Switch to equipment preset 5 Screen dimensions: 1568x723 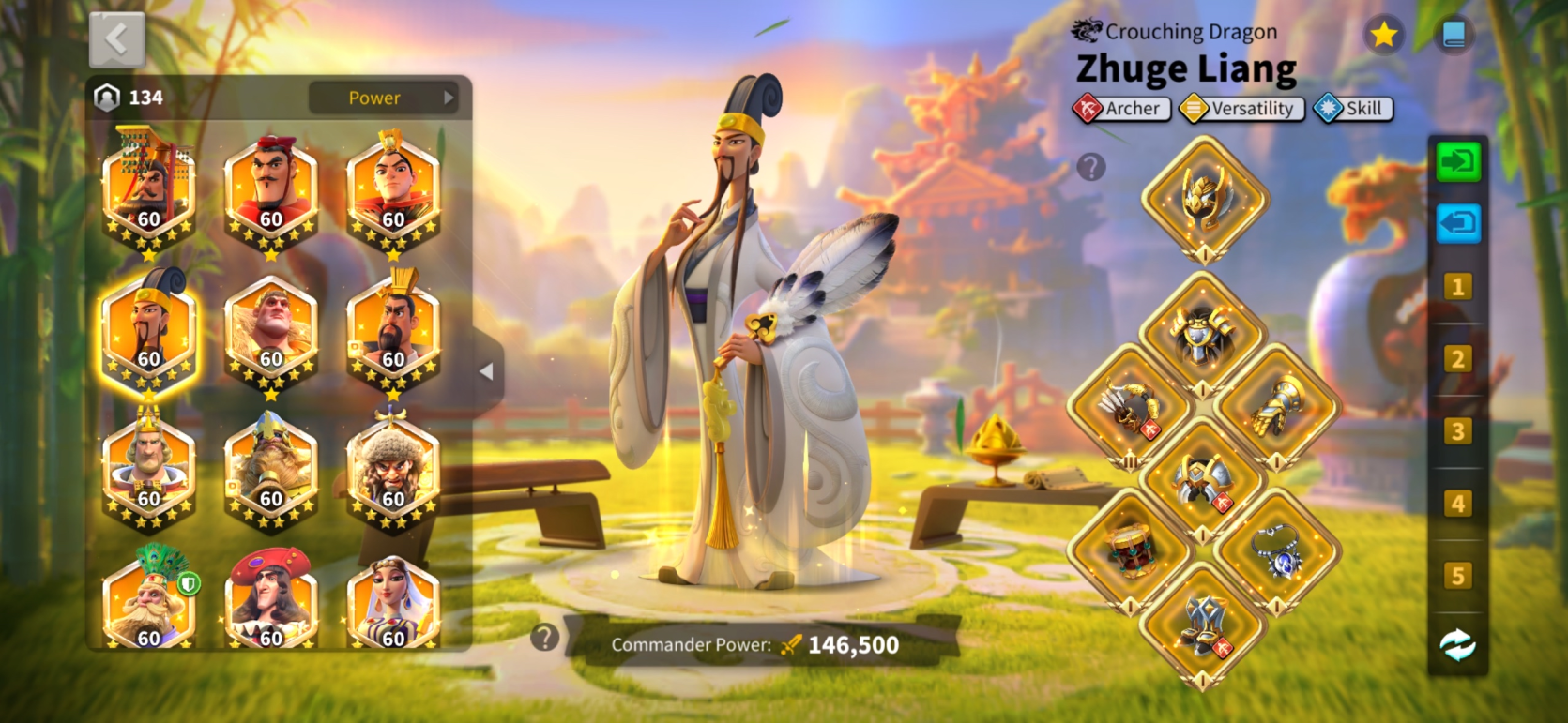point(1457,576)
